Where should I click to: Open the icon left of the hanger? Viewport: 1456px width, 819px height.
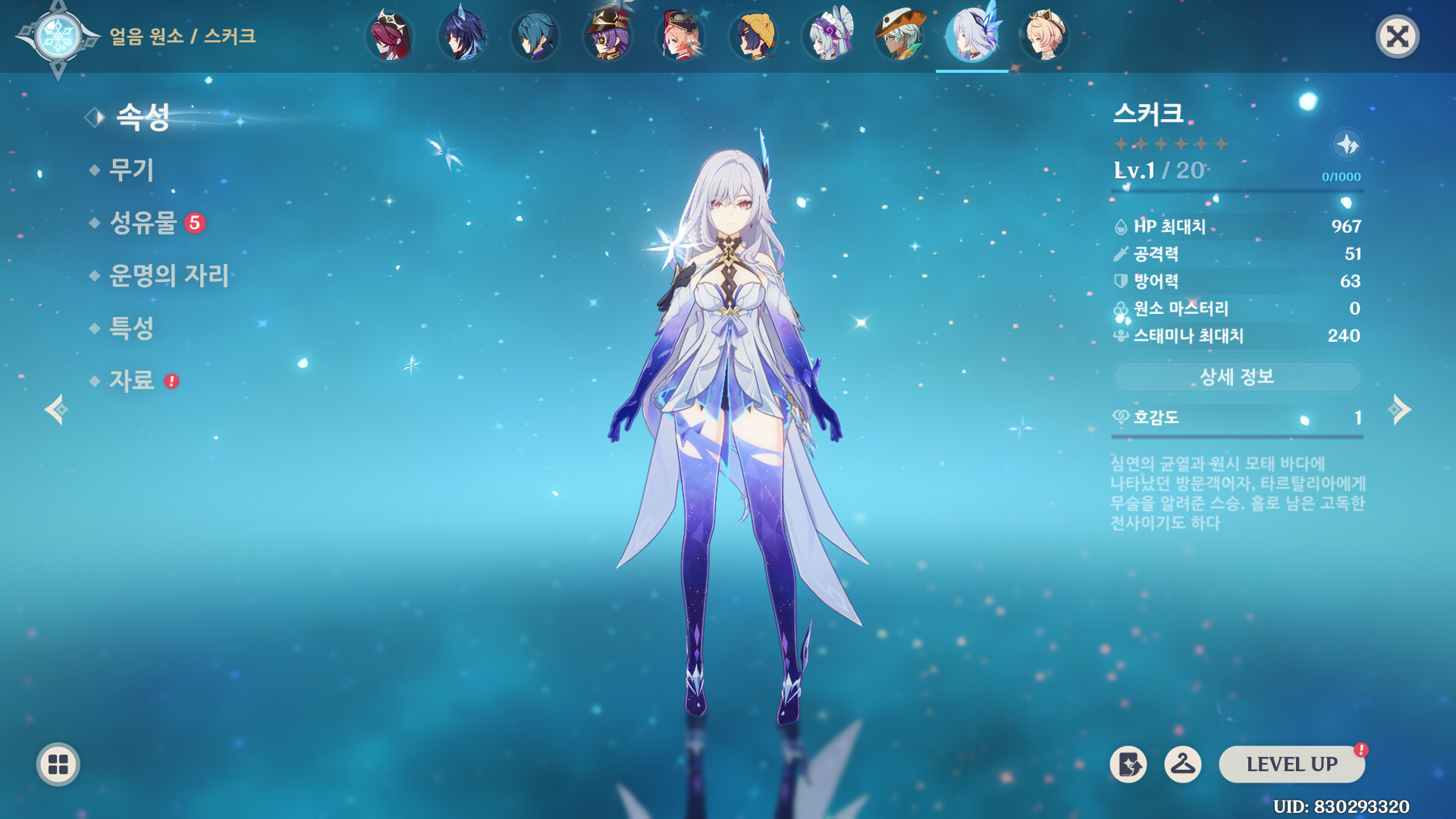tap(1128, 764)
